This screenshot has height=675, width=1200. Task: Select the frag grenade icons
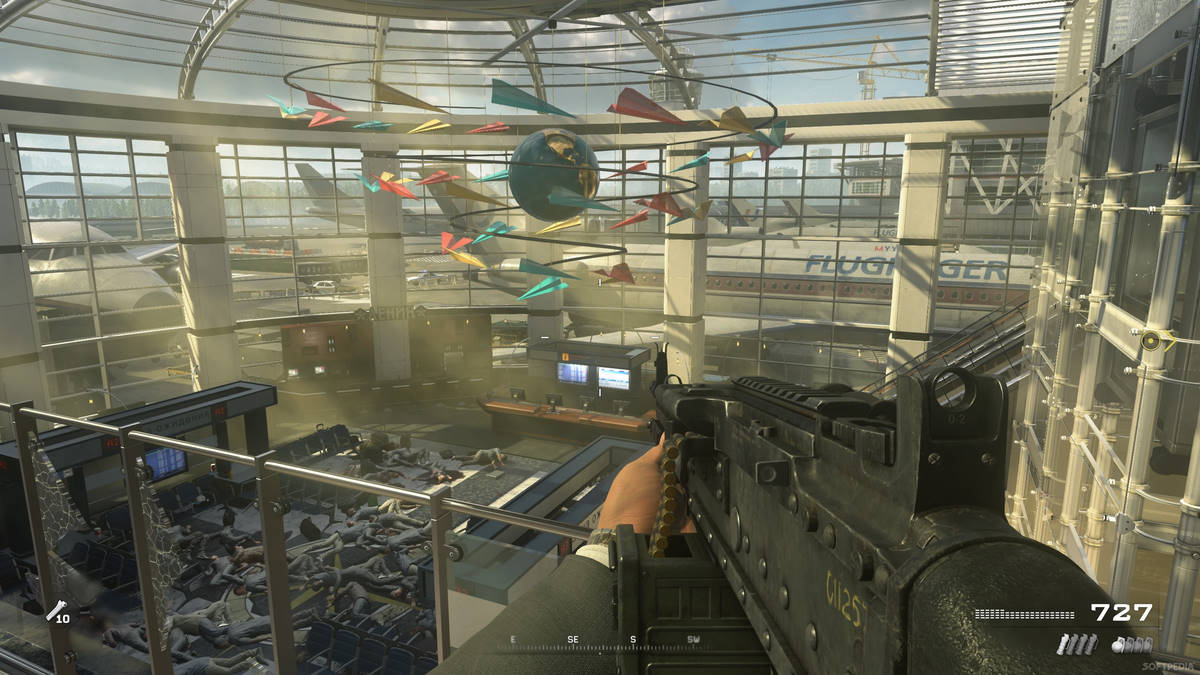click(1131, 645)
